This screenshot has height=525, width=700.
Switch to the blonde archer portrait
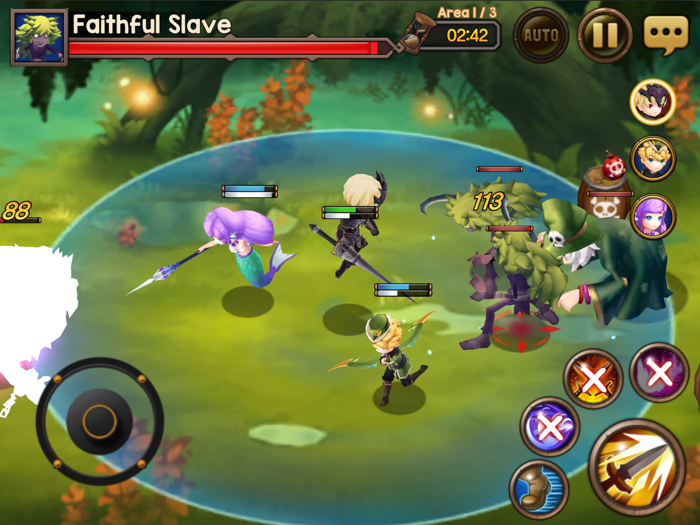click(x=652, y=159)
